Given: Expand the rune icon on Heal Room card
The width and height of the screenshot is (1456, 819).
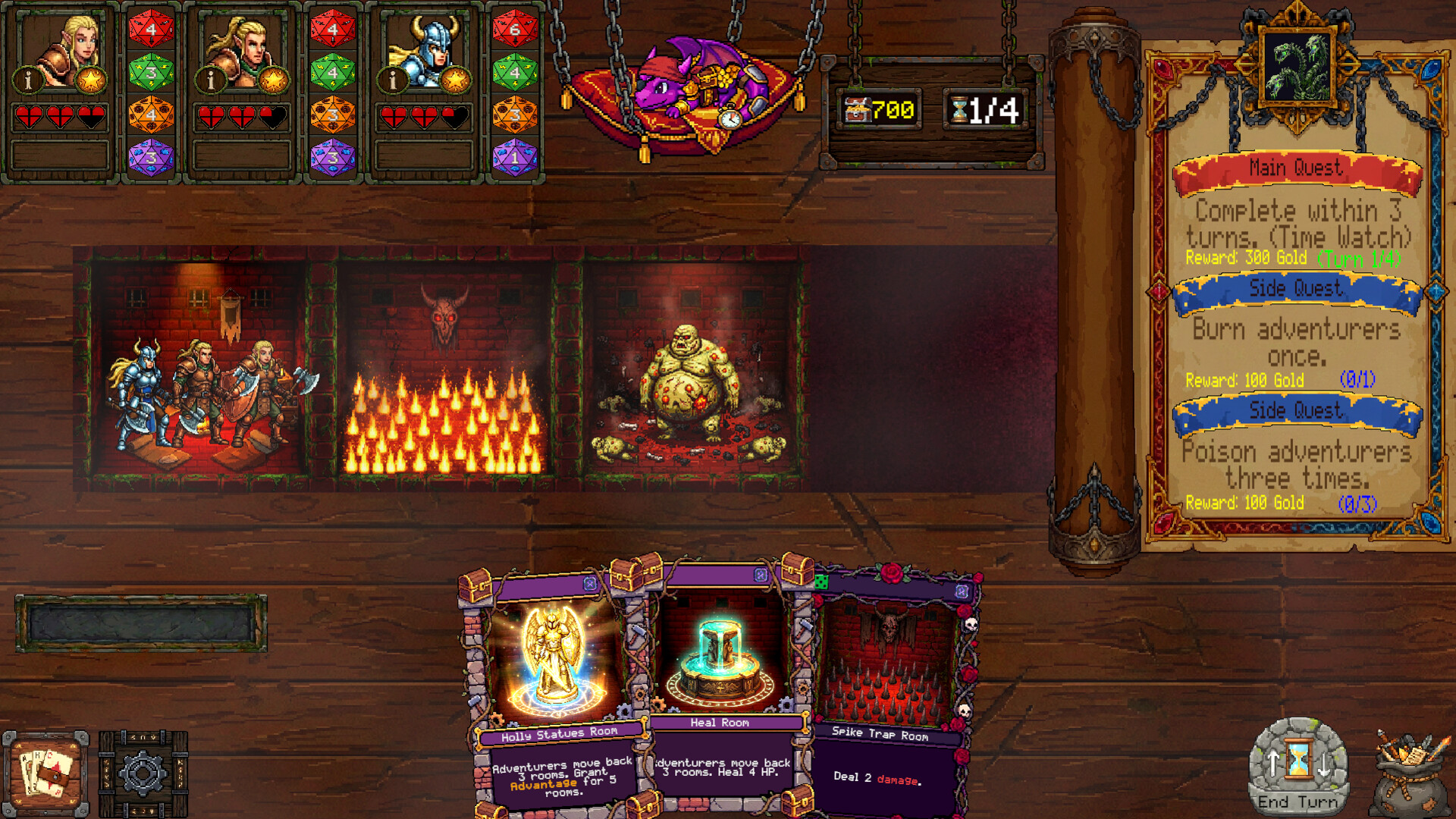Looking at the screenshot, I should pyautogui.click(x=759, y=575).
